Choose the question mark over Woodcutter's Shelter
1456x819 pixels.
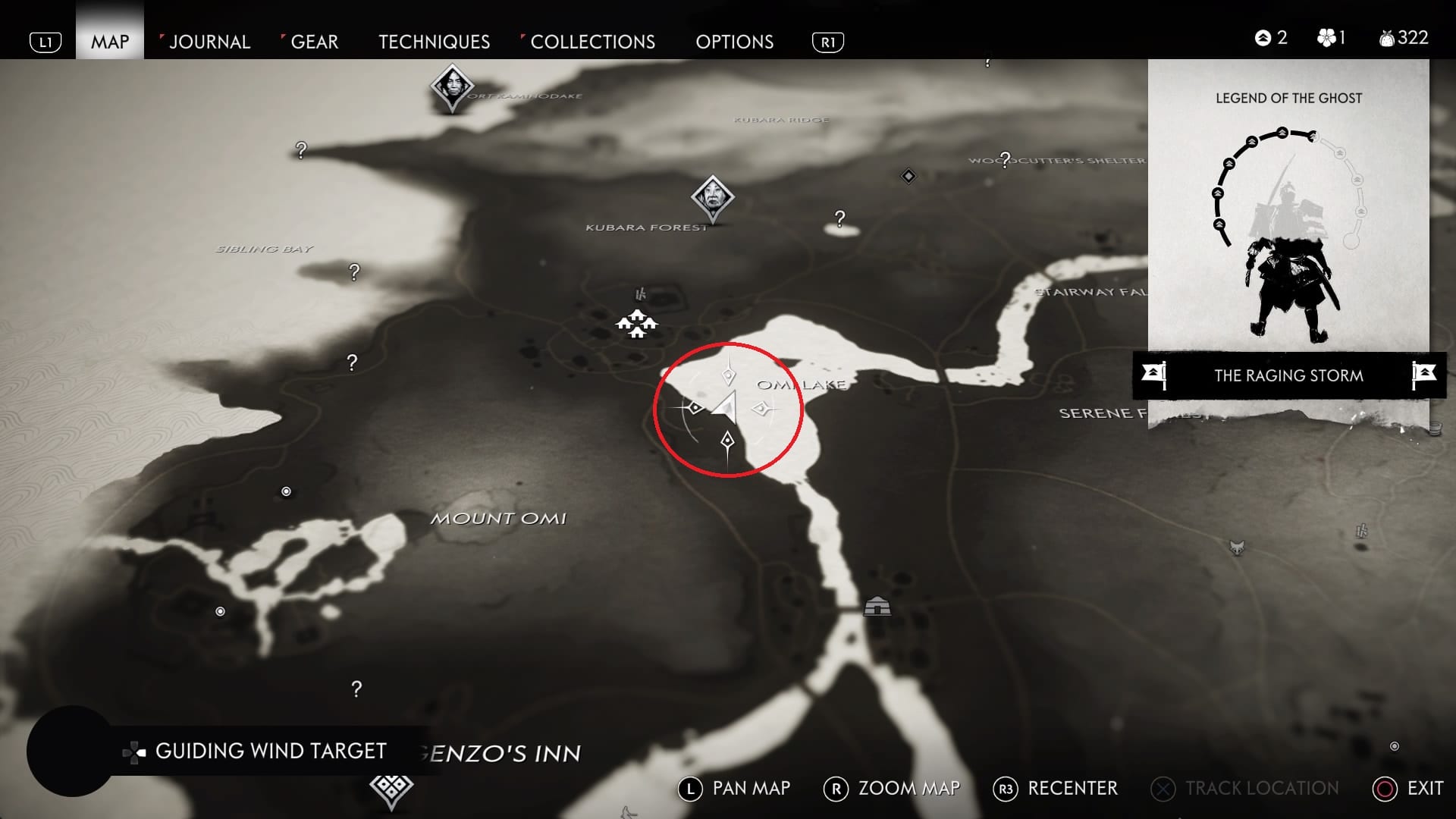(x=1005, y=159)
